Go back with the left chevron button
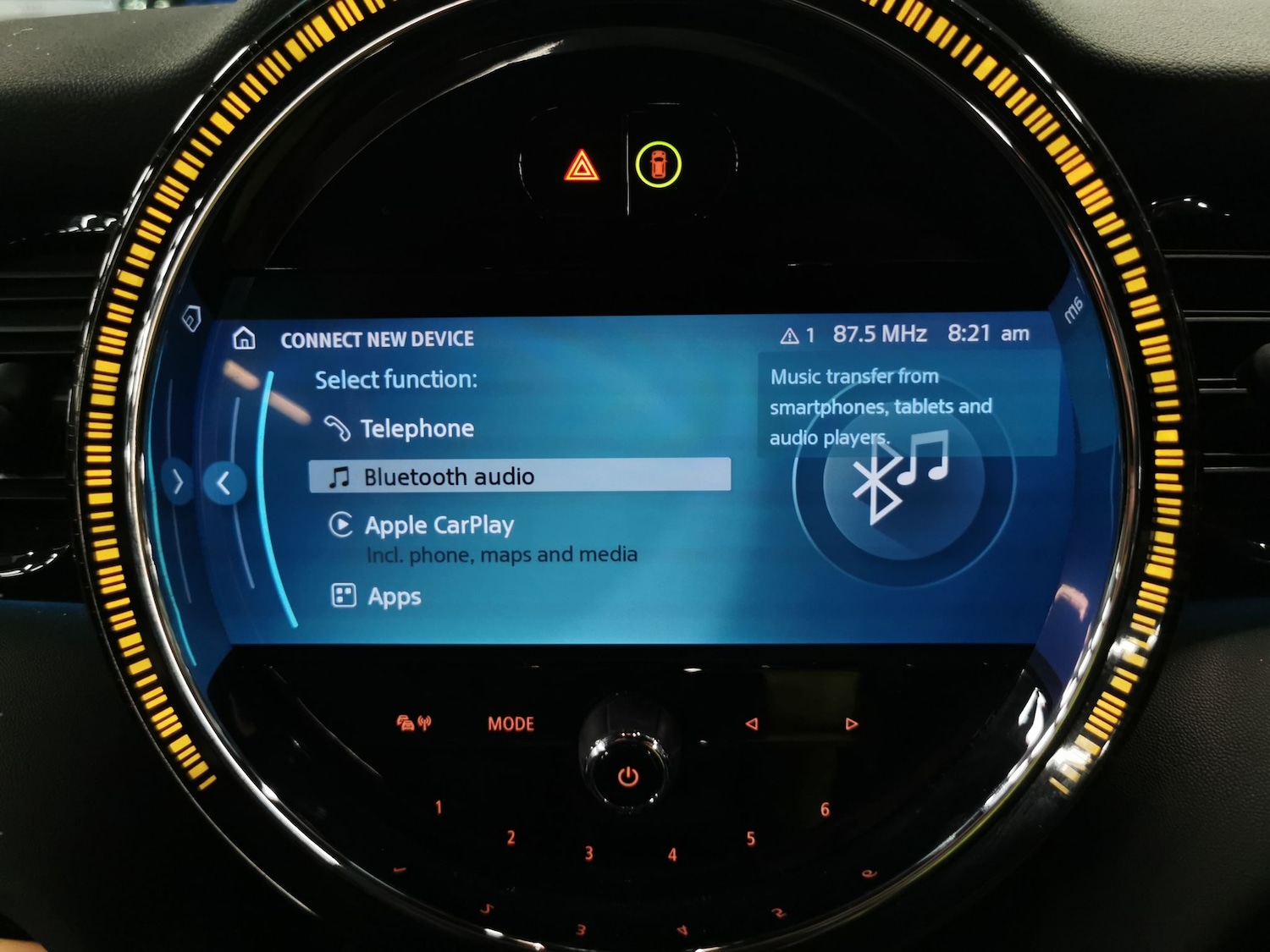 [x=224, y=483]
